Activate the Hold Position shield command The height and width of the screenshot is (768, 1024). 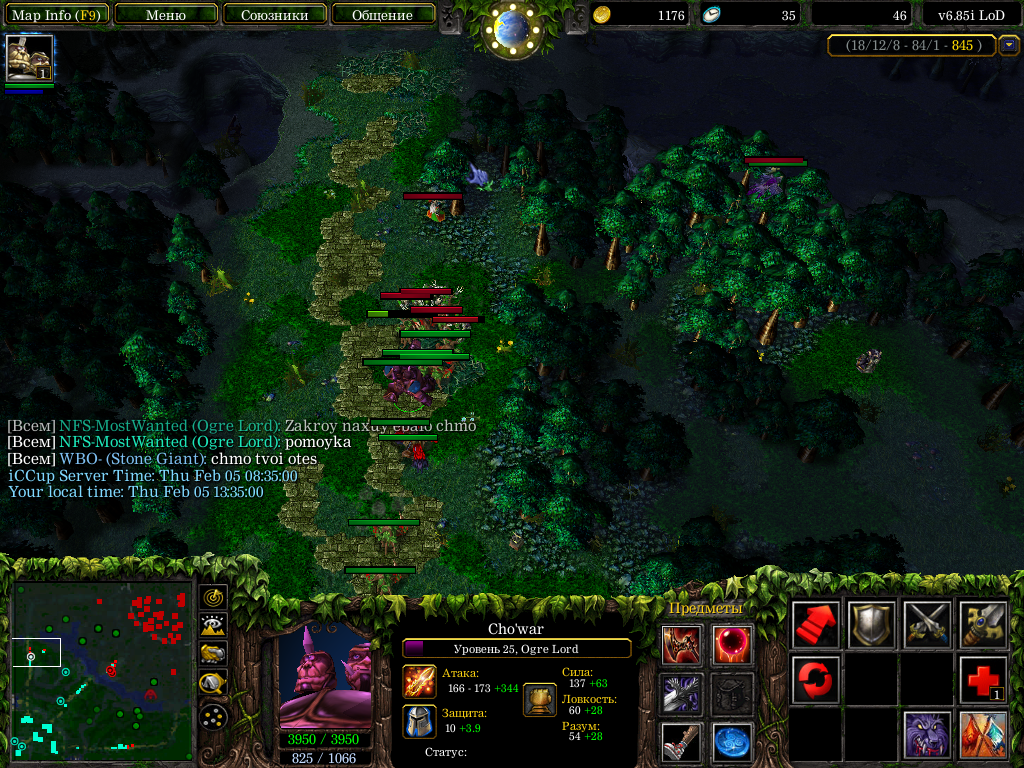(871, 626)
